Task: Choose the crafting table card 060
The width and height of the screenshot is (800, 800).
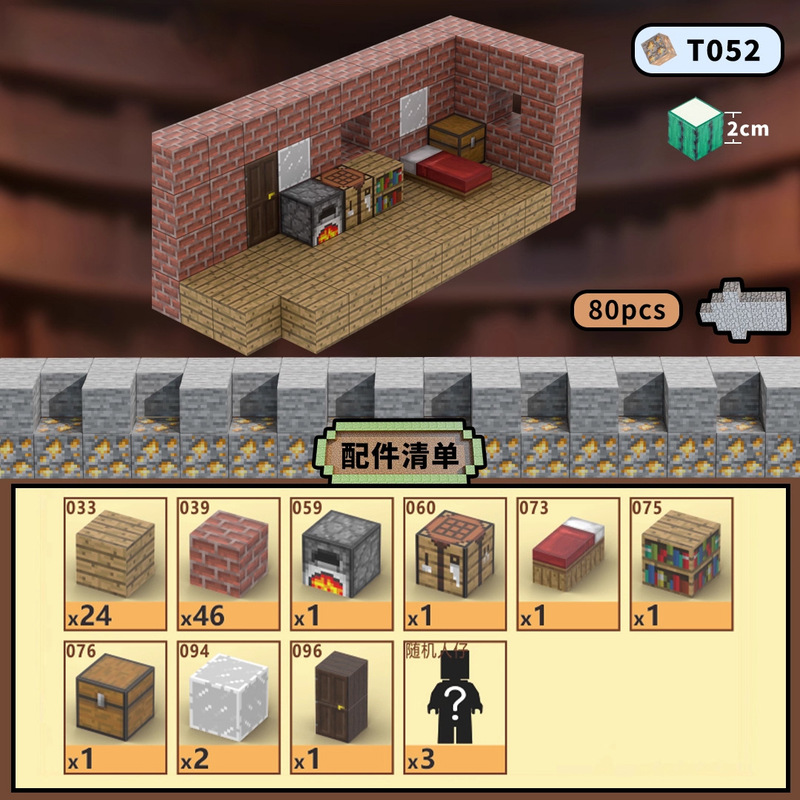Action: [x=454, y=564]
